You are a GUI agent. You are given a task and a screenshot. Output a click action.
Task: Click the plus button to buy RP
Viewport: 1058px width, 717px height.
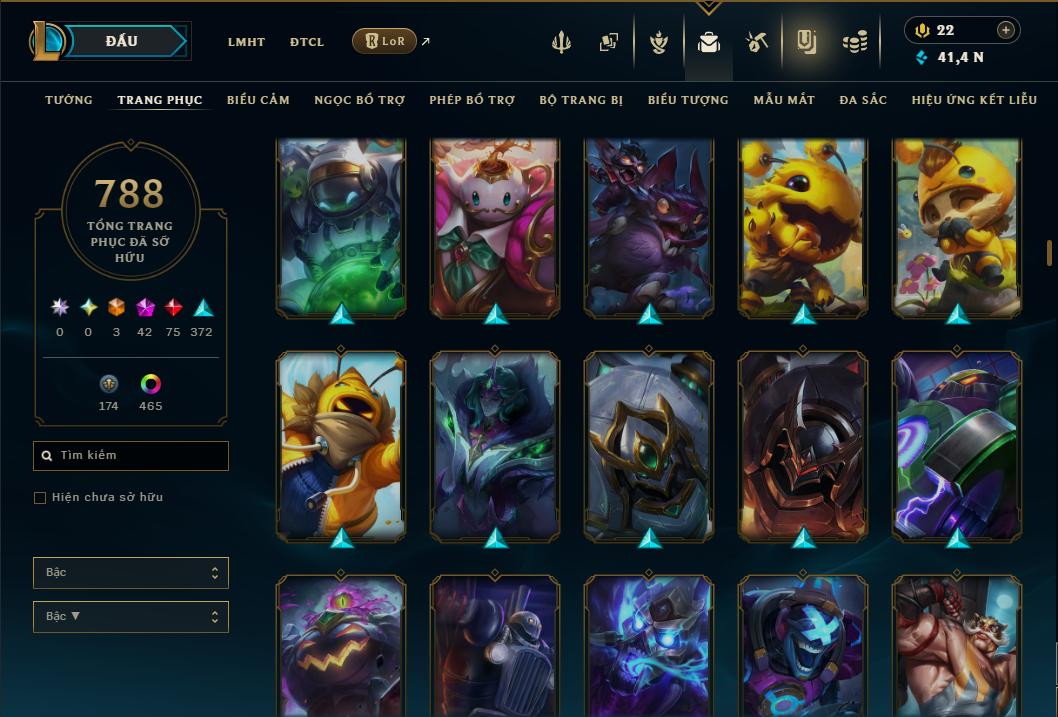coord(1006,30)
